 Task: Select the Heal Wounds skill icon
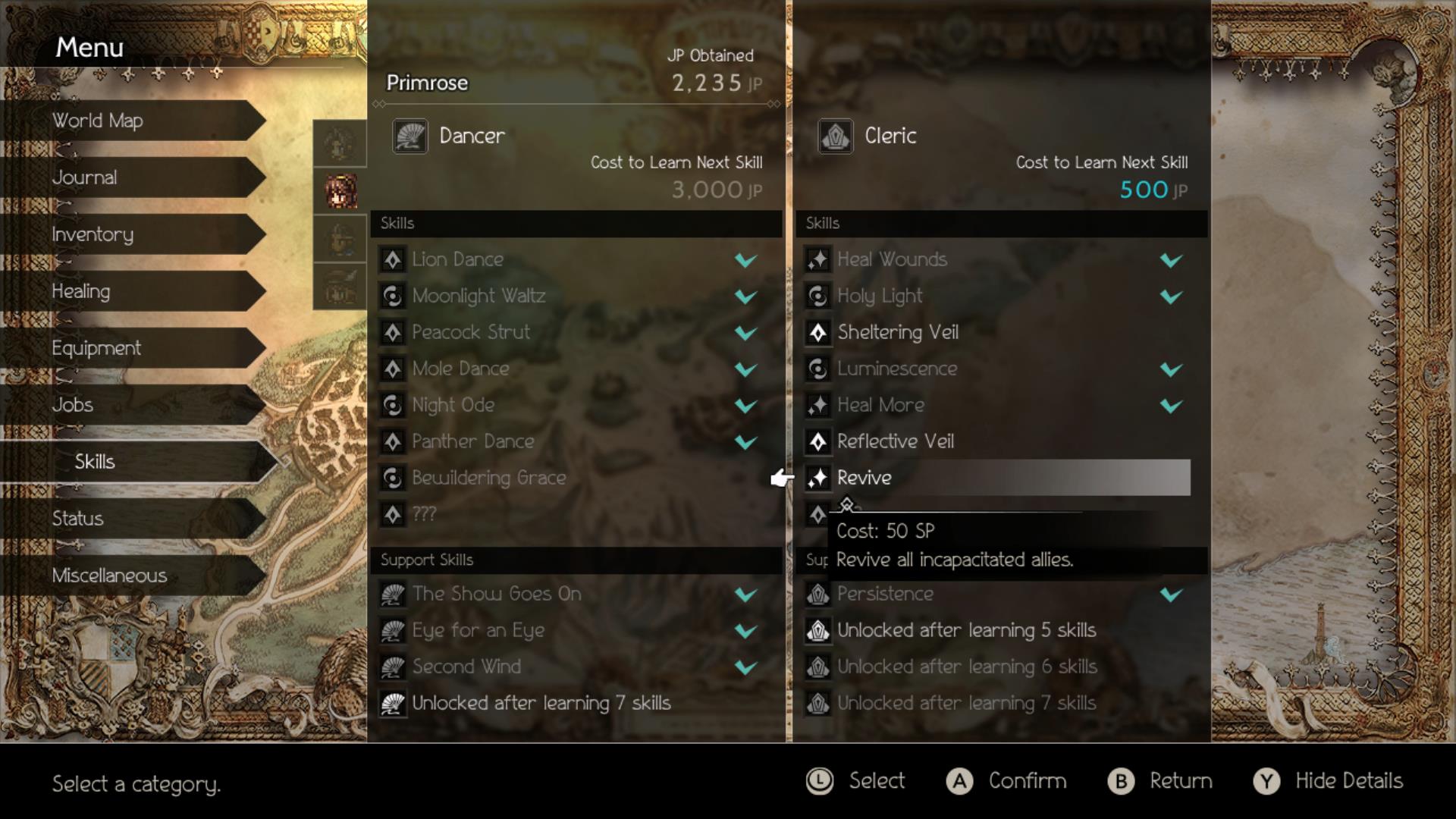pyautogui.click(x=817, y=259)
